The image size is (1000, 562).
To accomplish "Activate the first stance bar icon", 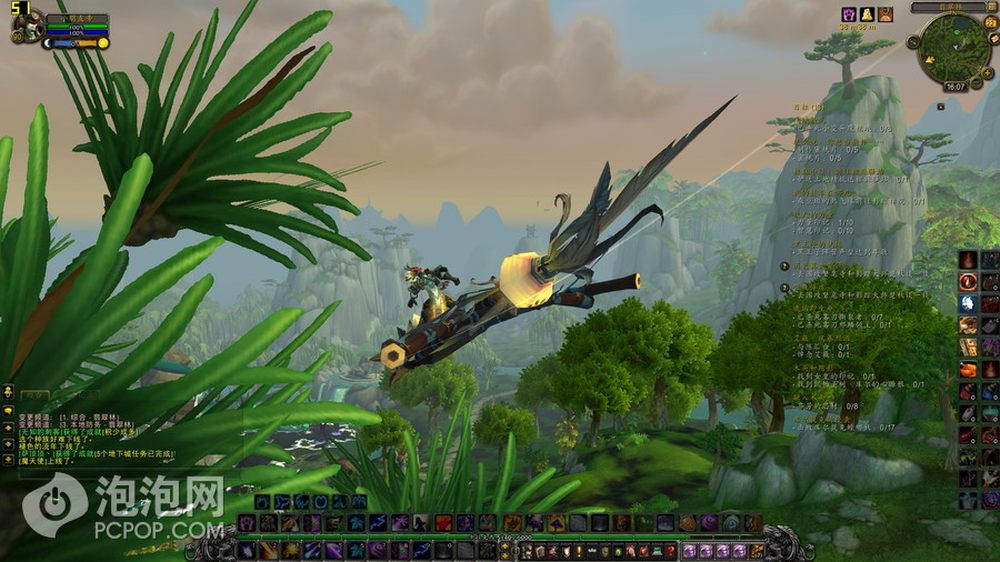I will click(261, 503).
